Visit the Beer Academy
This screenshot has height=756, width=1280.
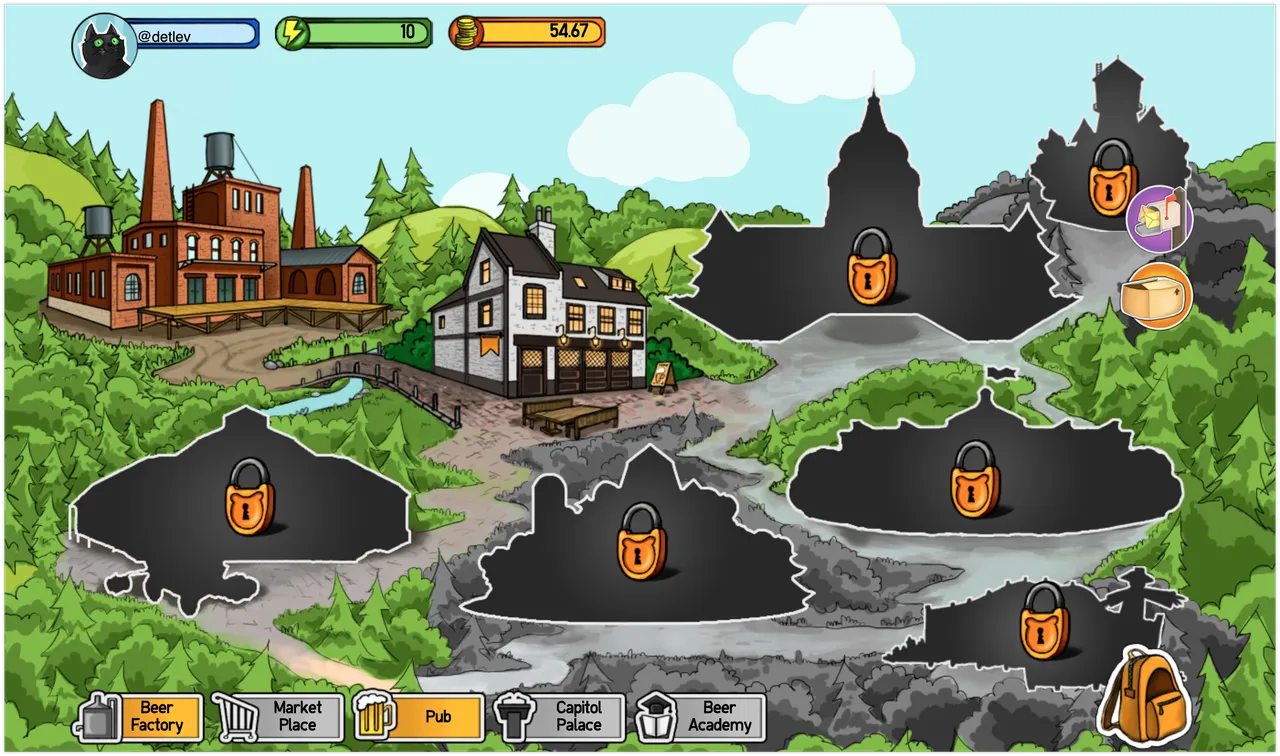pos(702,716)
